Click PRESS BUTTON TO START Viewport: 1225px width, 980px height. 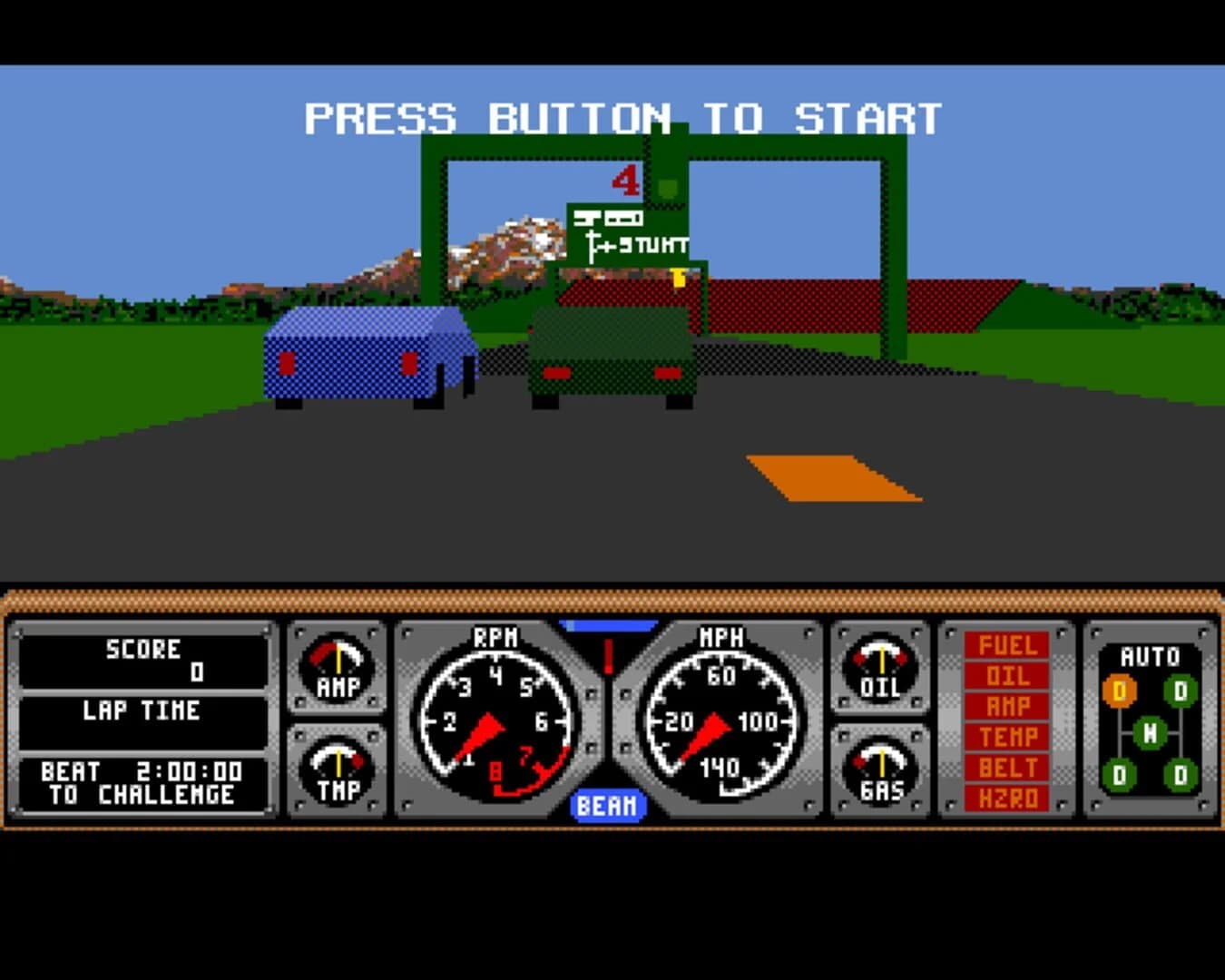622,116
